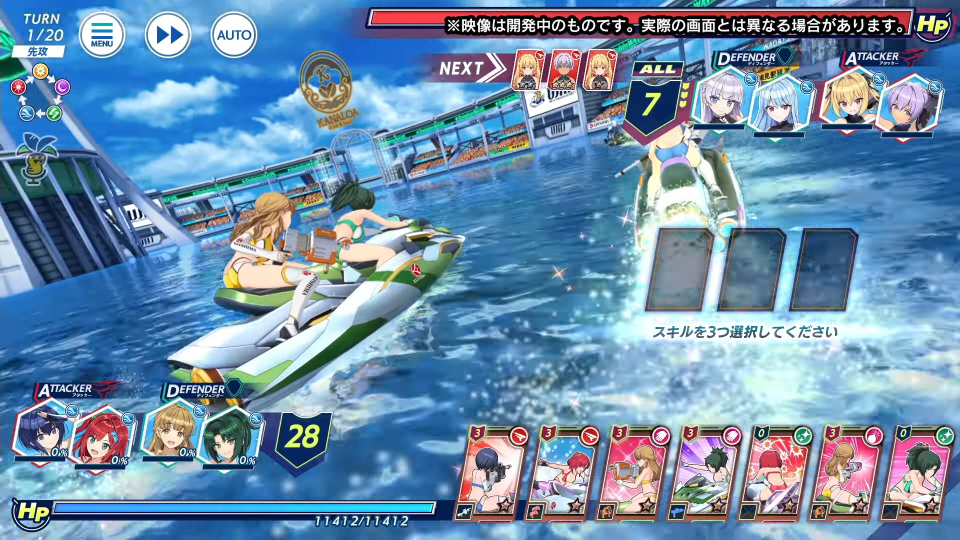The width and height of the screenshot is (960, 540).
Task: Target the enemy light-blue-haired Defender portrait
Action: (779, 105)
